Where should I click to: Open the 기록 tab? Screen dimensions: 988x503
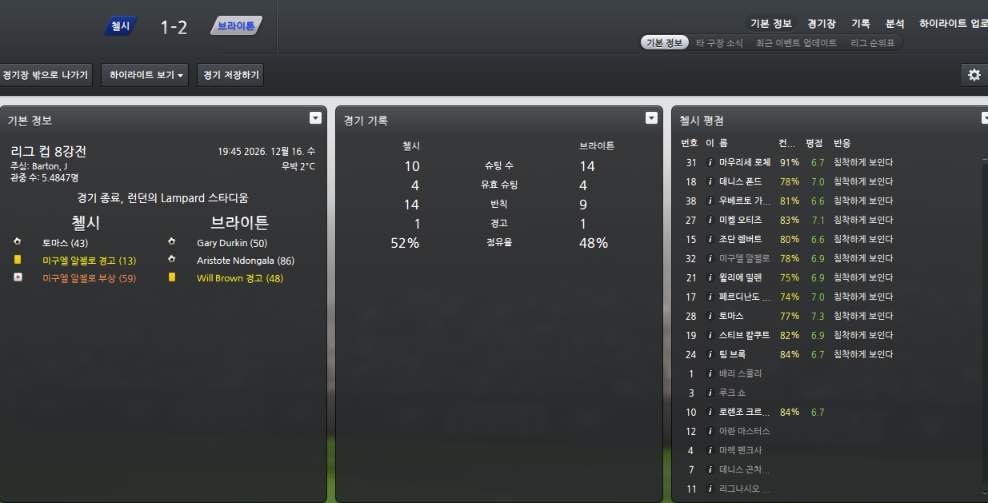pyautogui.click(x=860, y=23)
